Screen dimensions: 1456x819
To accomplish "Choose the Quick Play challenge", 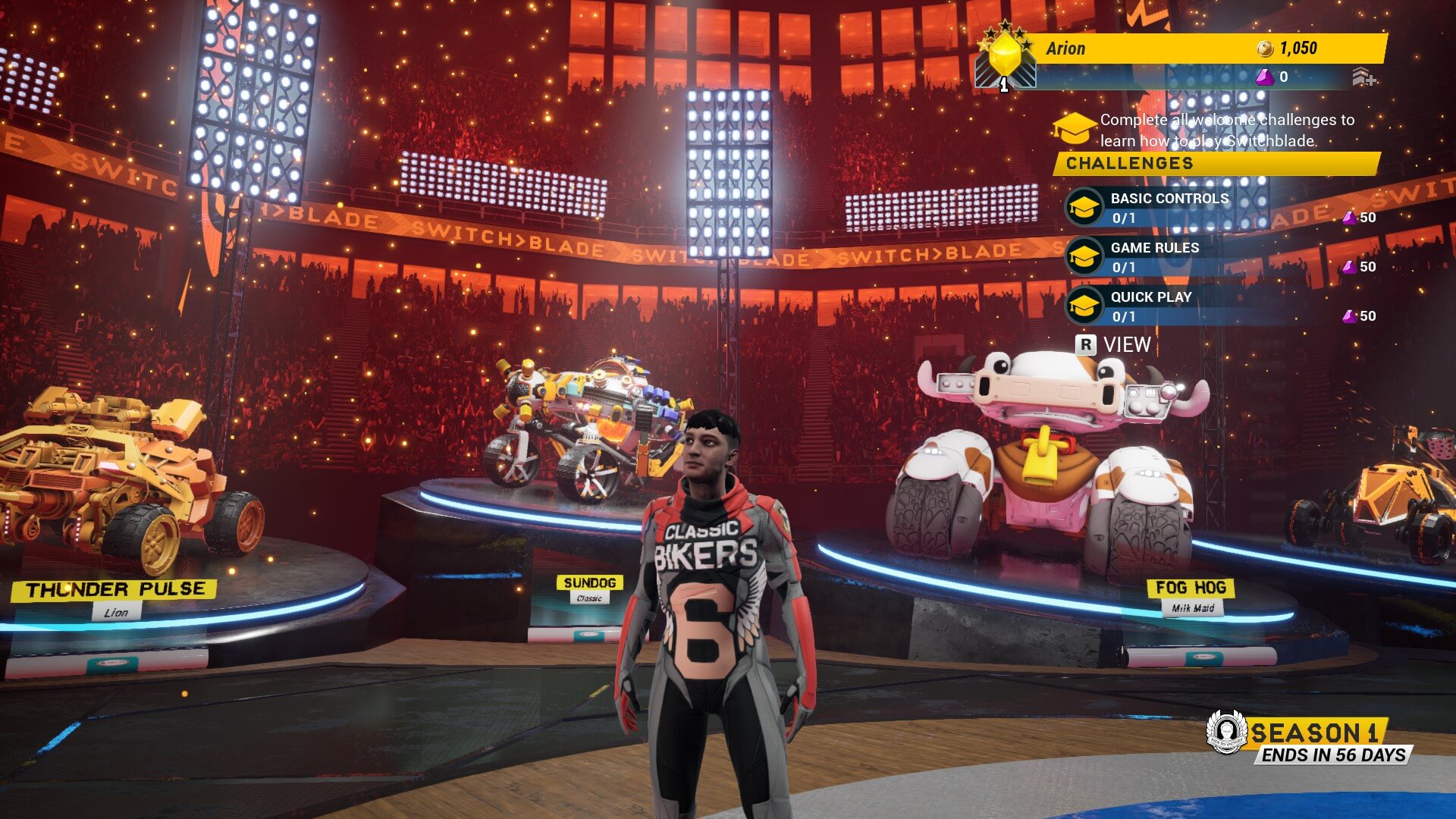I will point(1150,306).
